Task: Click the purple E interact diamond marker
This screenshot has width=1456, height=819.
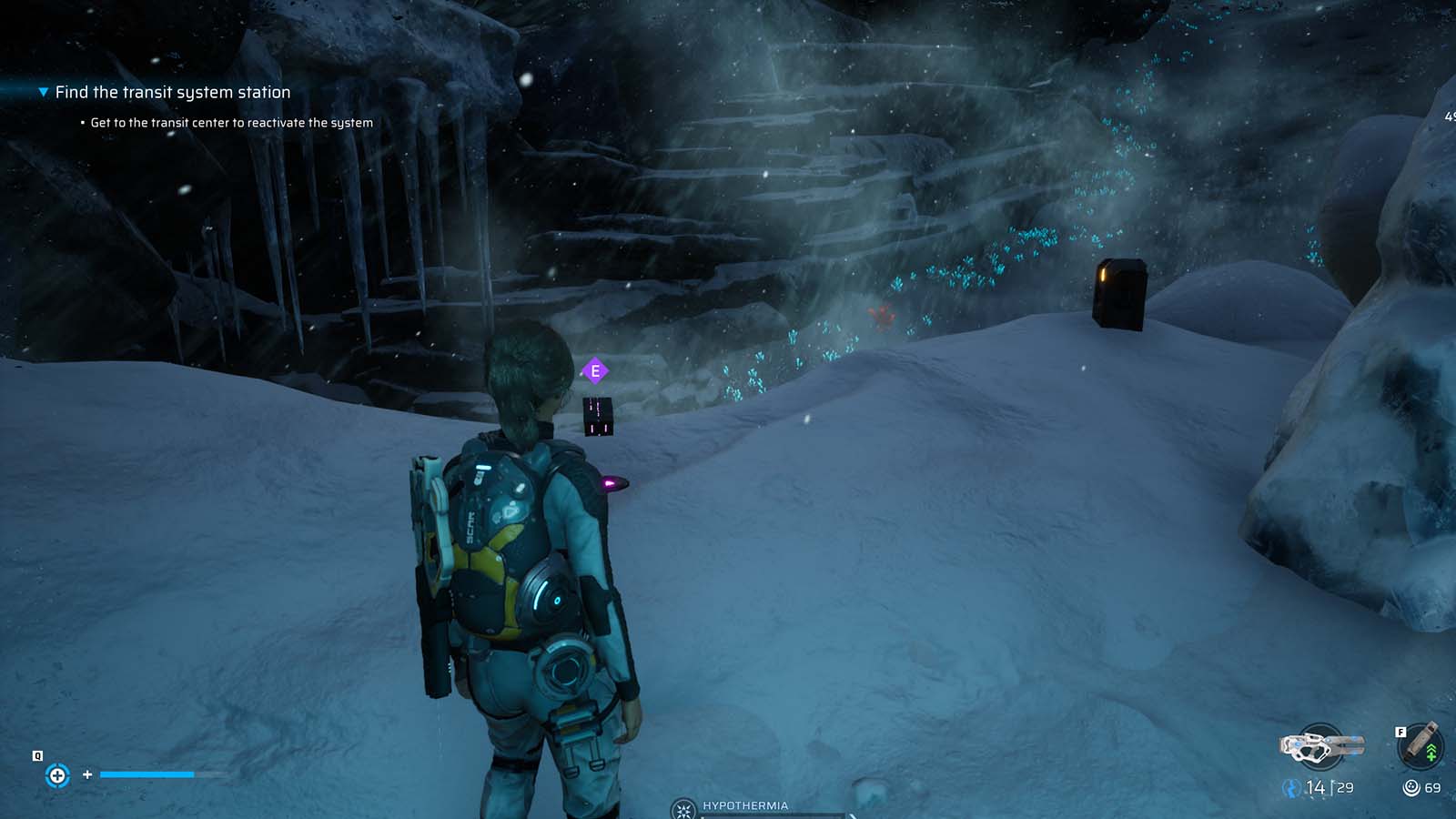Action: tap(596, 371)
